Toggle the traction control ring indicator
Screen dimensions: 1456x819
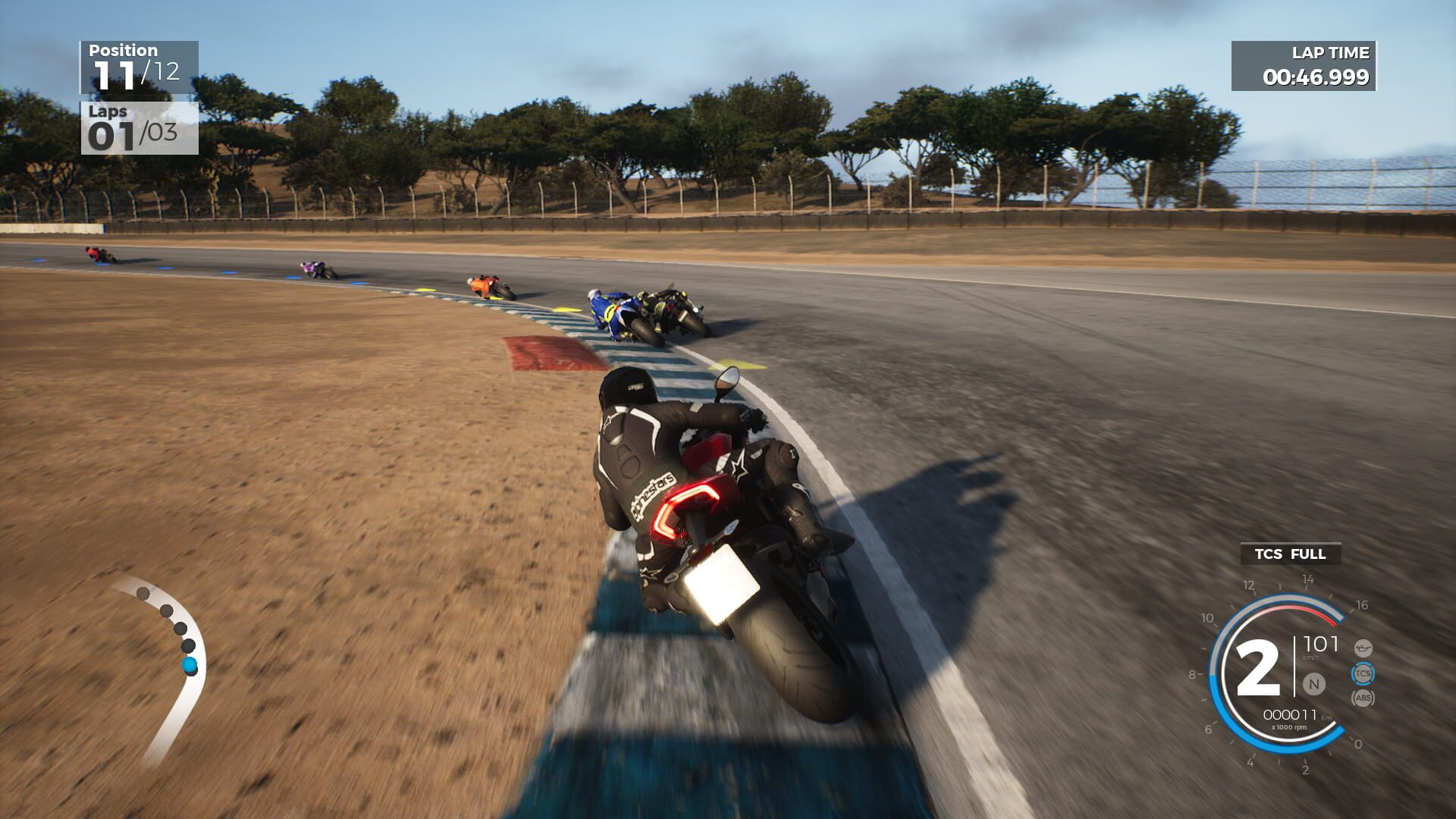point(1363,673)
